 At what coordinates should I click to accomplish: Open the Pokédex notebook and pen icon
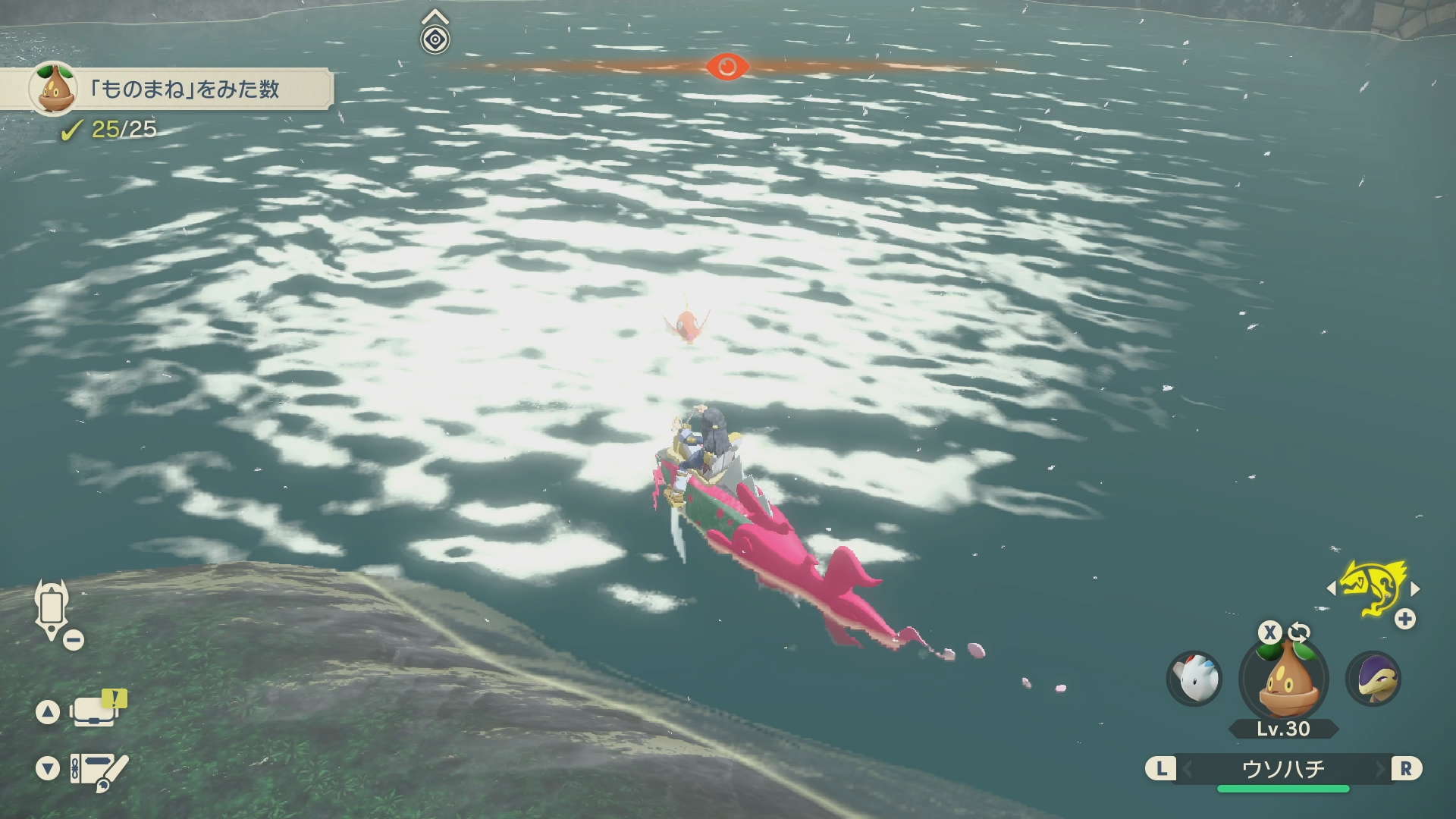[x=99, y=770]
